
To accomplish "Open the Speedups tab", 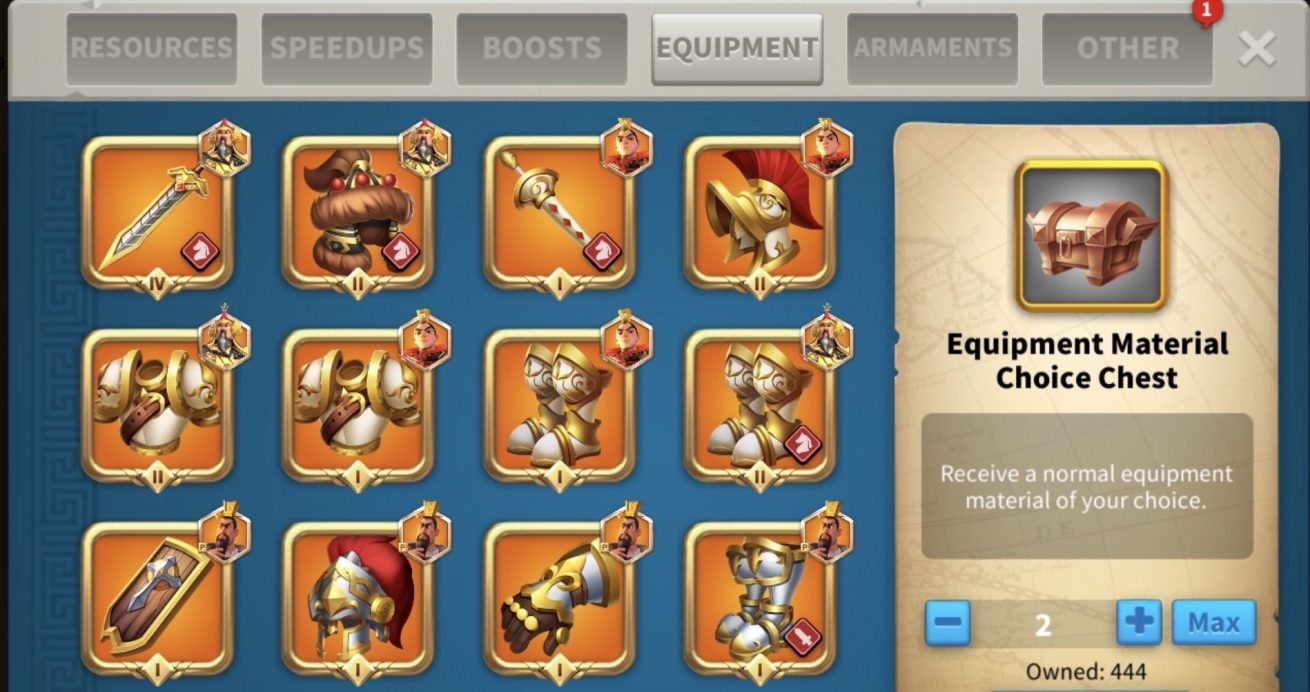I will tap(347, 48).
